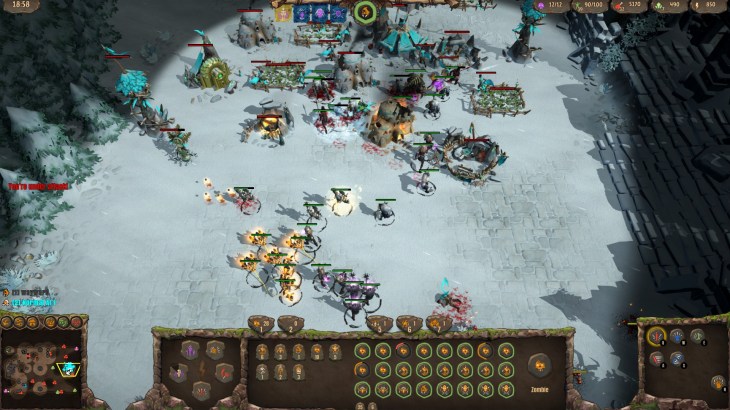The height and width of the screenshot is (410, 730).
Task: Select control group tab number 1
Action: tap(261, 324)
